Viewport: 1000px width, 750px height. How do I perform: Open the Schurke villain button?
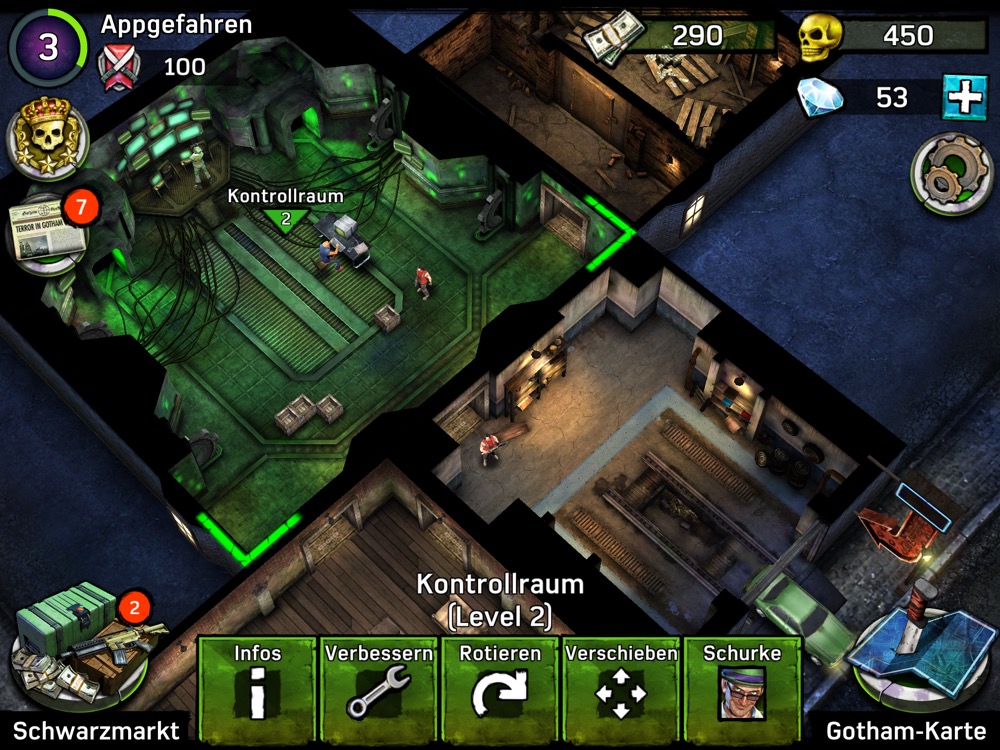(x=741, y=682)
